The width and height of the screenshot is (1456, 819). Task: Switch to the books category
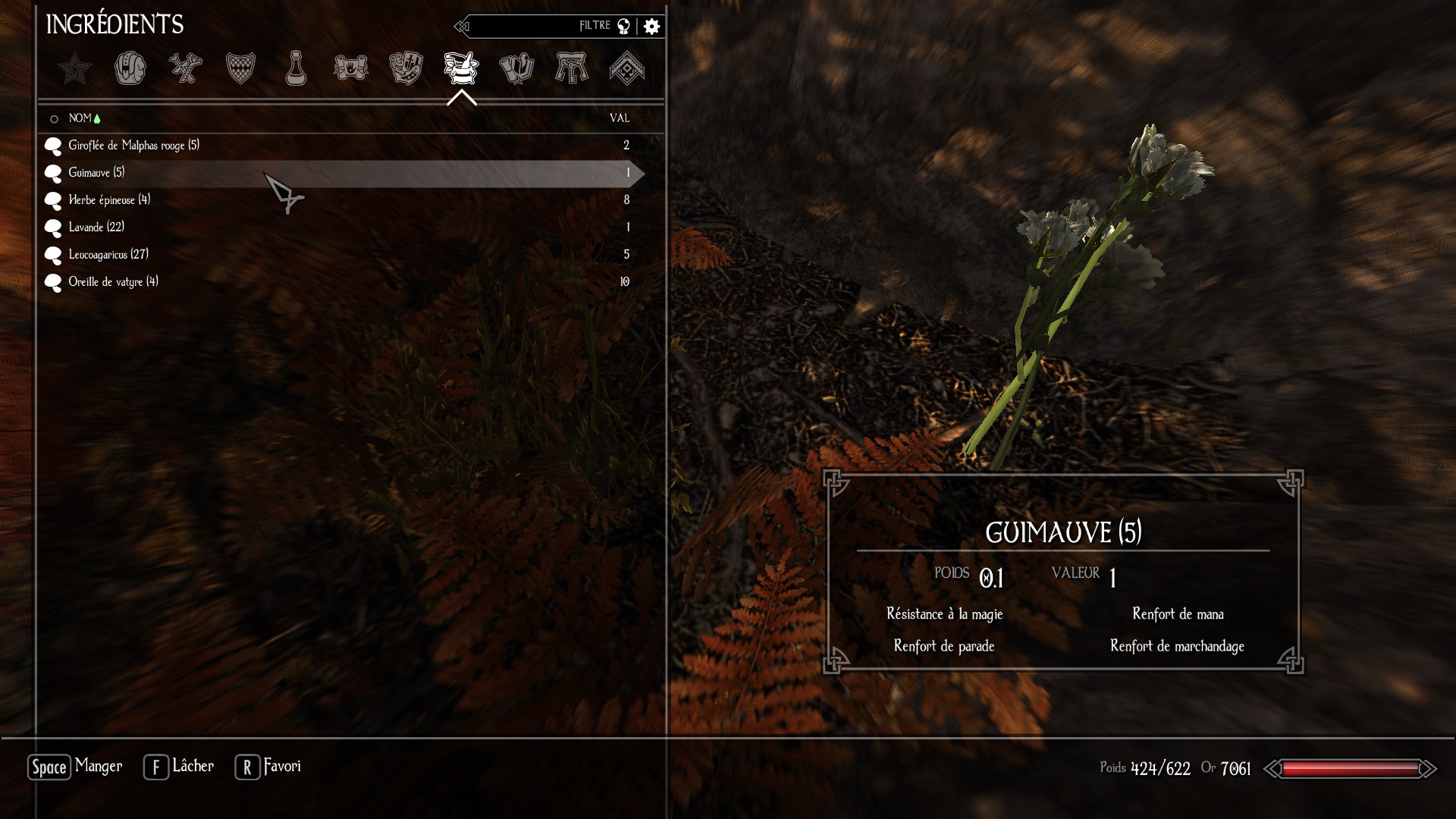pos(516,68)
